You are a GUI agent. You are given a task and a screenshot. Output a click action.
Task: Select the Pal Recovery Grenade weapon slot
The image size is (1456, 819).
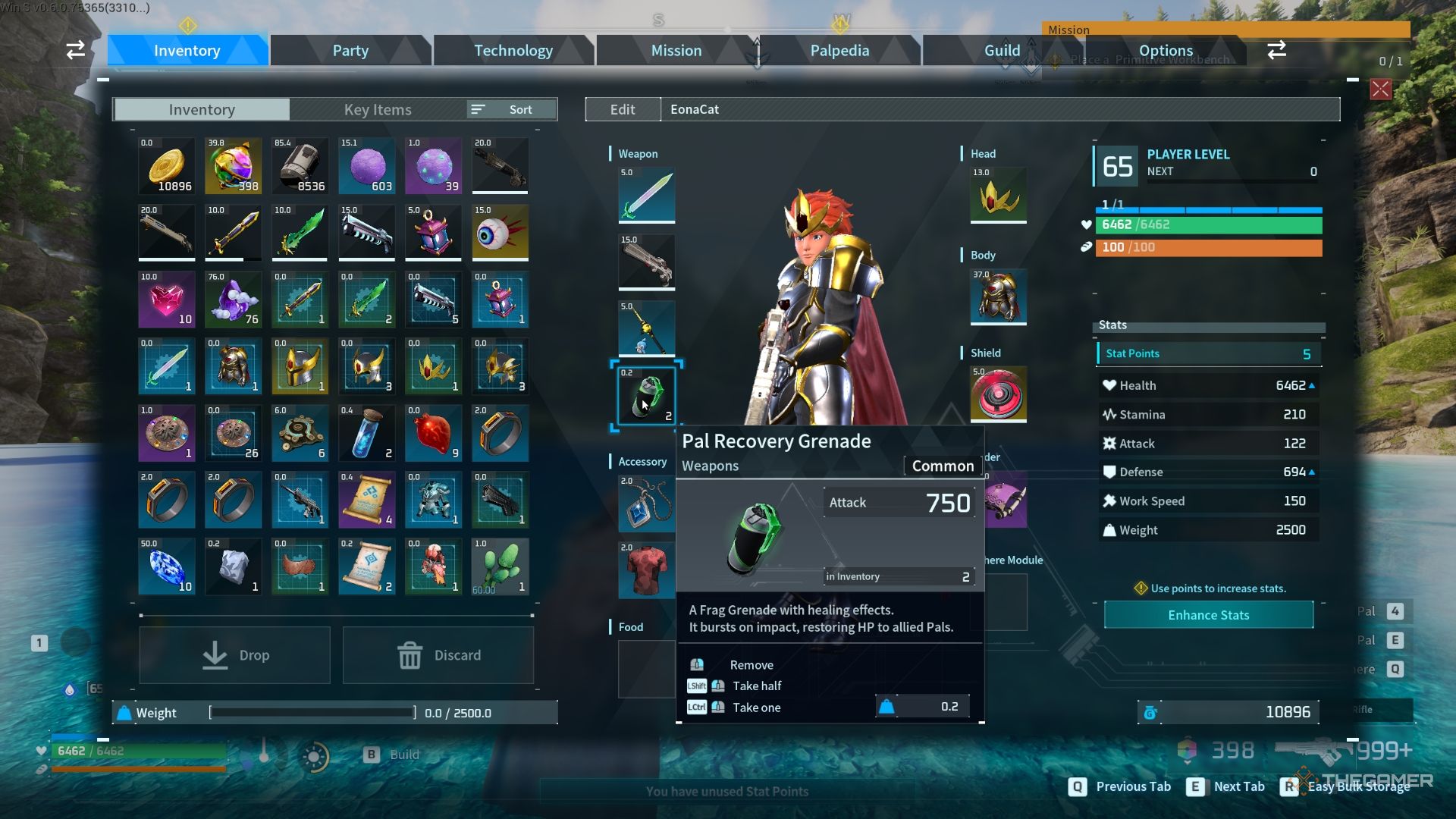click(x=645, y=394)
